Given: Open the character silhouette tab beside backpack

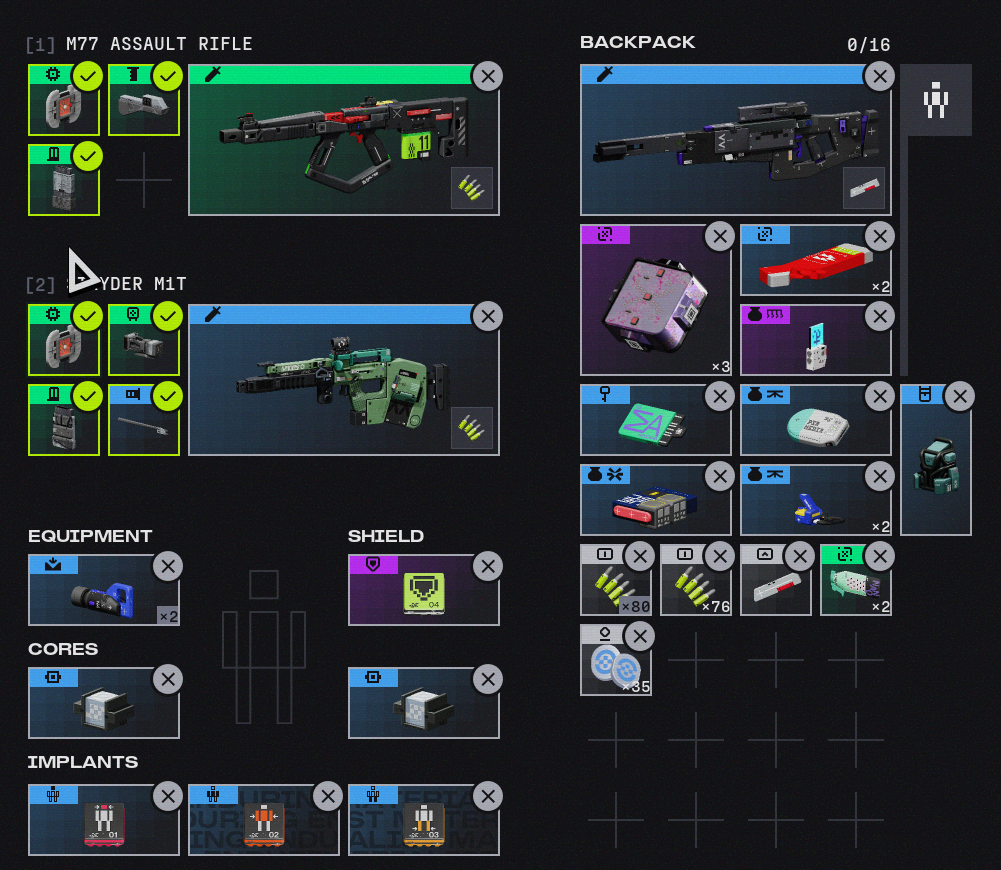Looking at the screenshot, I should click(x=936, y=101).
